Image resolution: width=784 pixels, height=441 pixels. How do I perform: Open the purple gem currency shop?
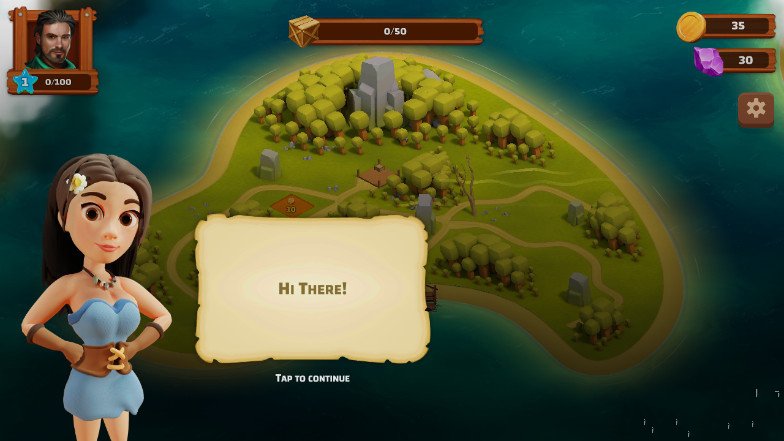(x=709, y=61)
